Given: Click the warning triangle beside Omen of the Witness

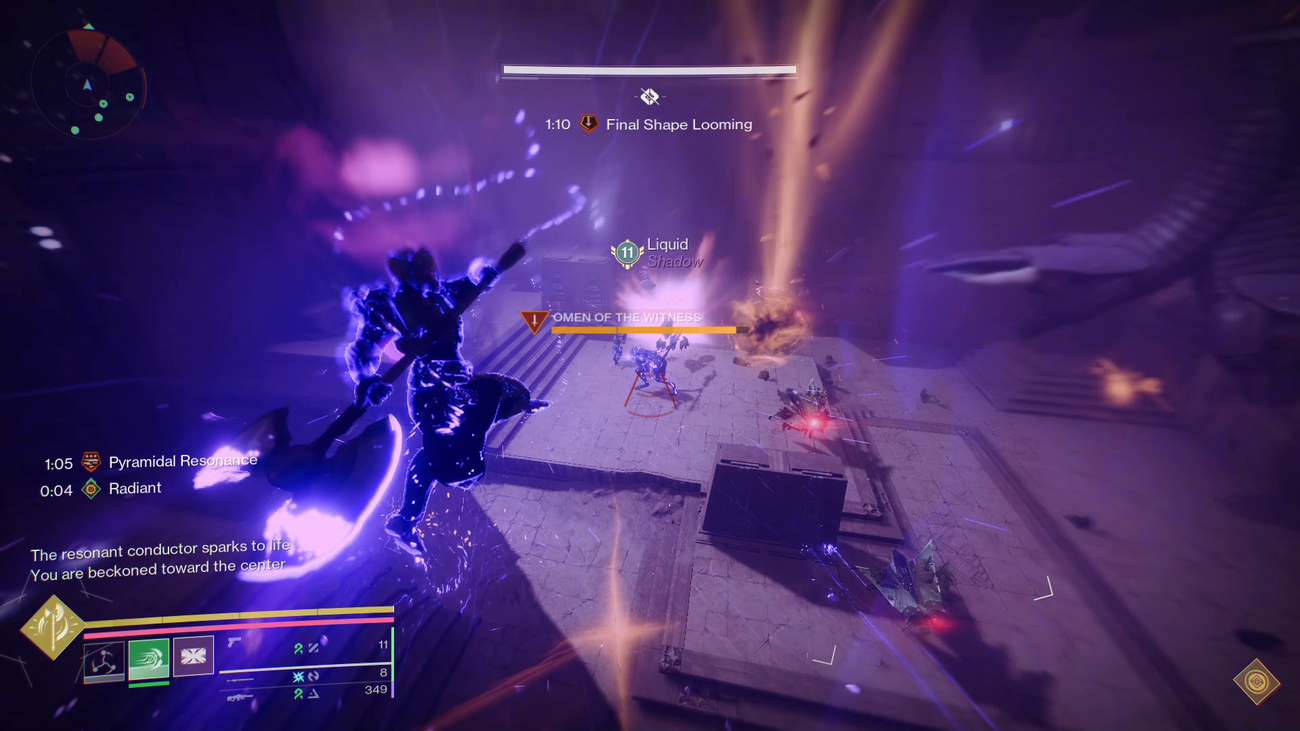Looking at the screenshot, I should pos(532,321).
